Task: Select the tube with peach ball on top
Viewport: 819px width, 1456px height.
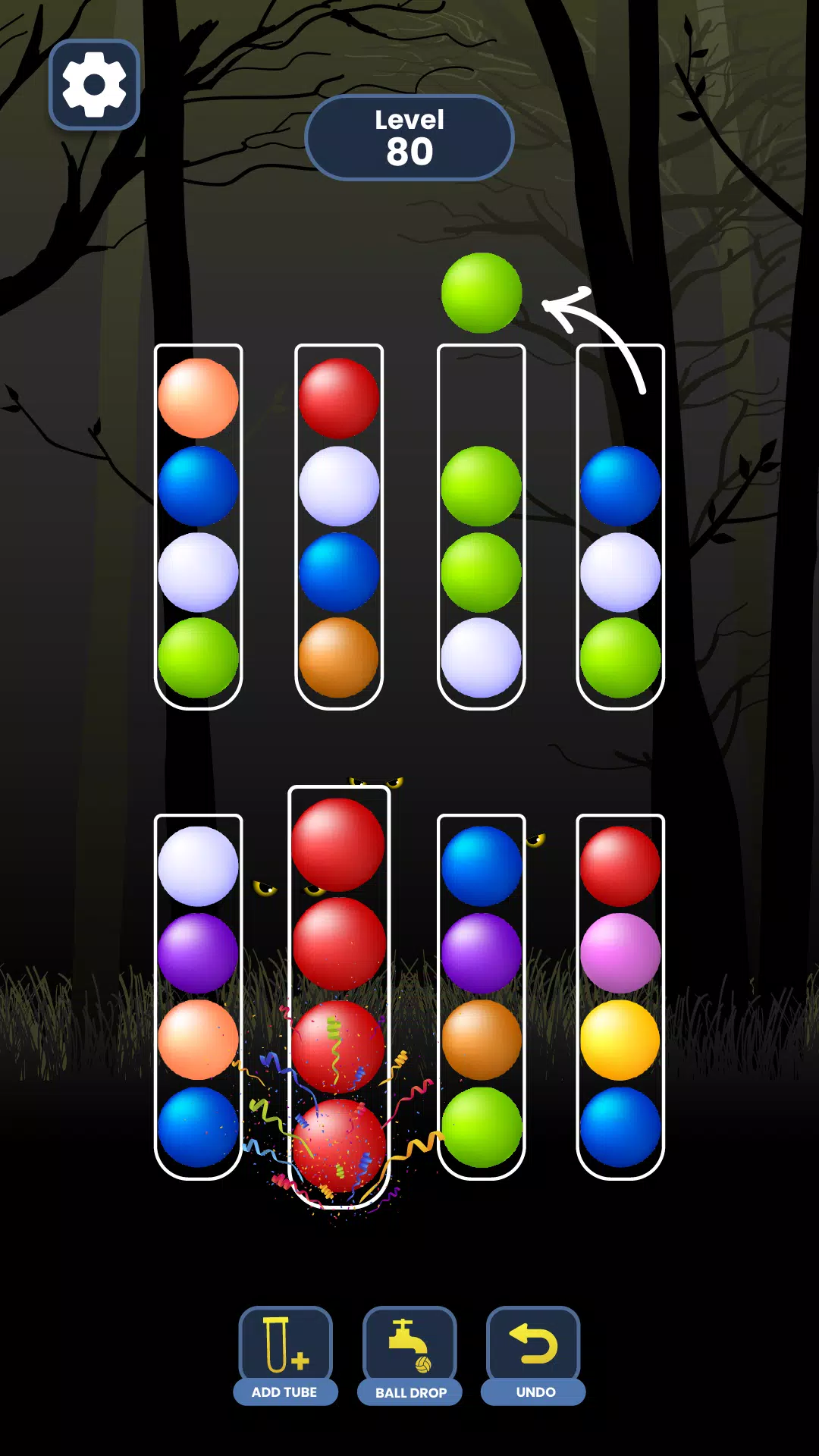Action: pos(198,527)
